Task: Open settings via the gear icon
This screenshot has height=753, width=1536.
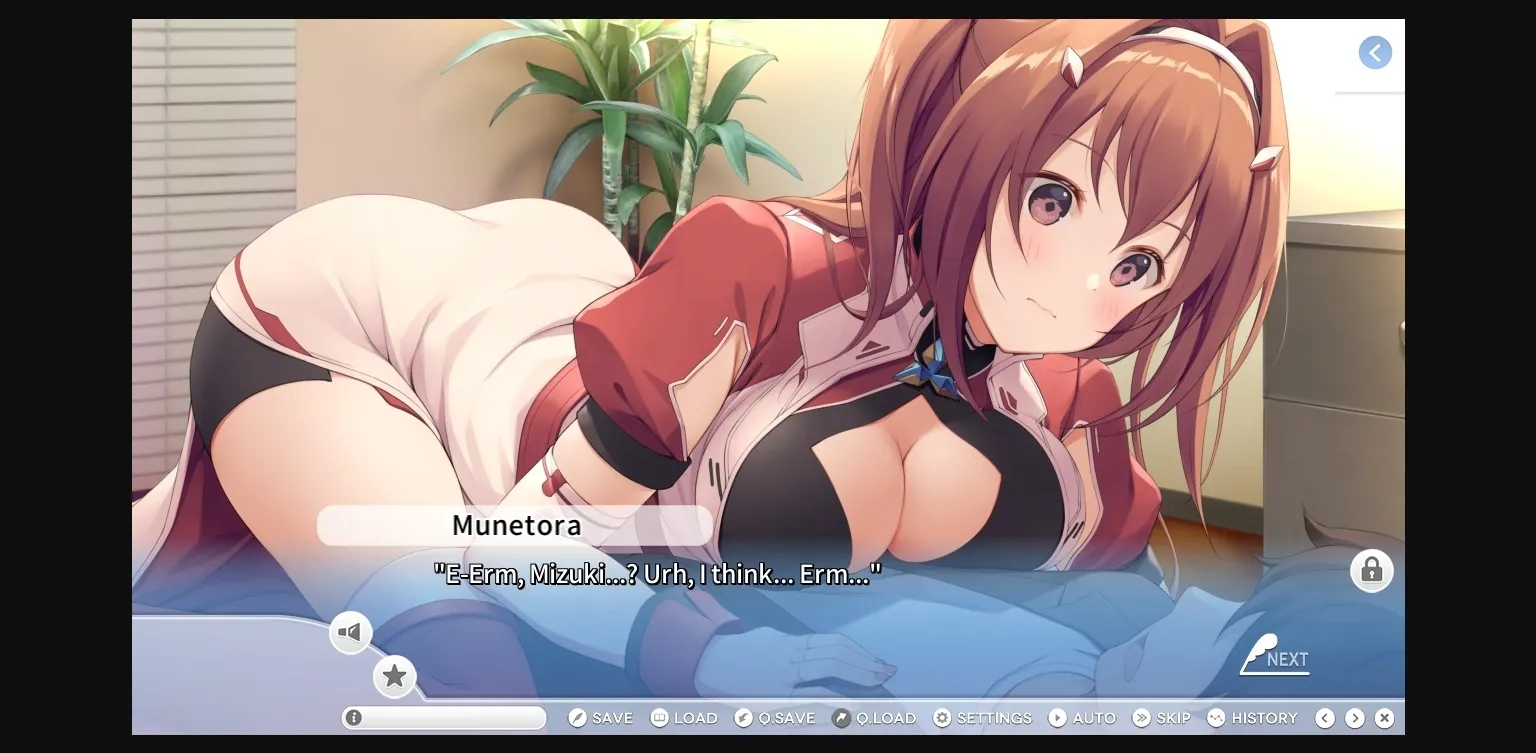Action: point(940,717)
